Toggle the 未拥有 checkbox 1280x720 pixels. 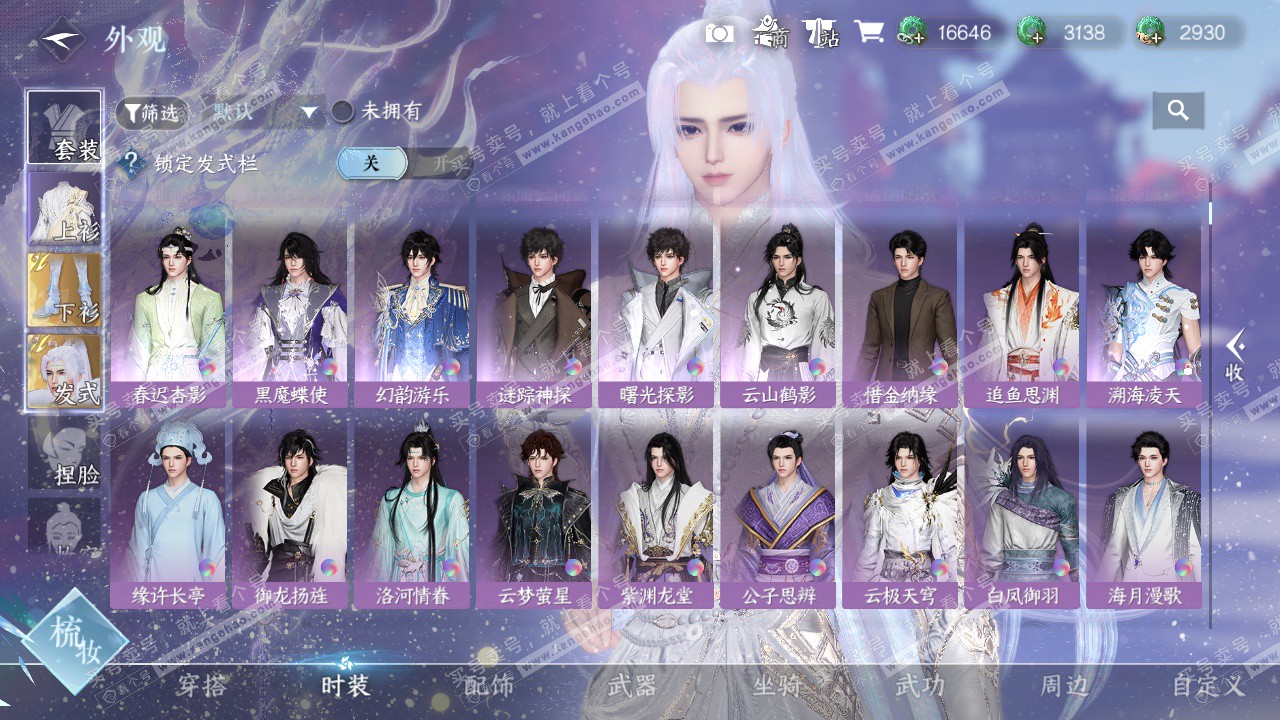pos(343,112)
